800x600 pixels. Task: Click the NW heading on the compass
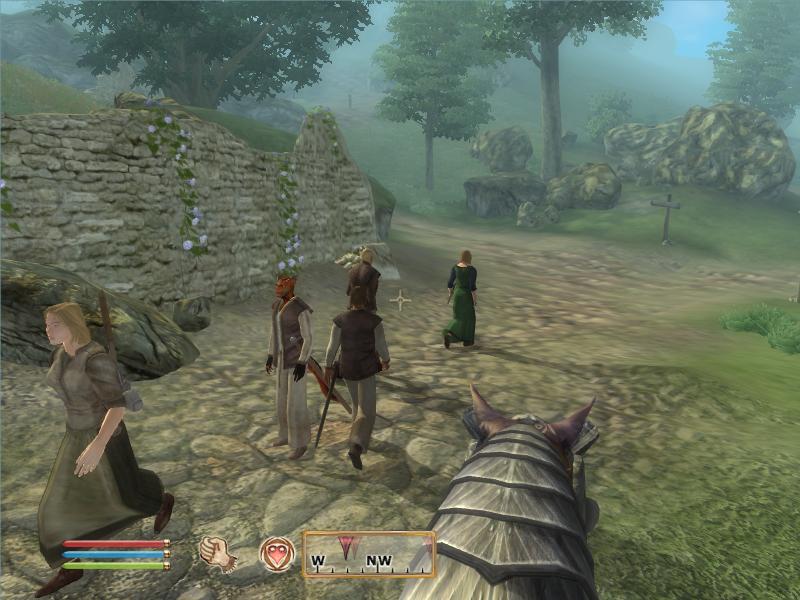point(379,559)
